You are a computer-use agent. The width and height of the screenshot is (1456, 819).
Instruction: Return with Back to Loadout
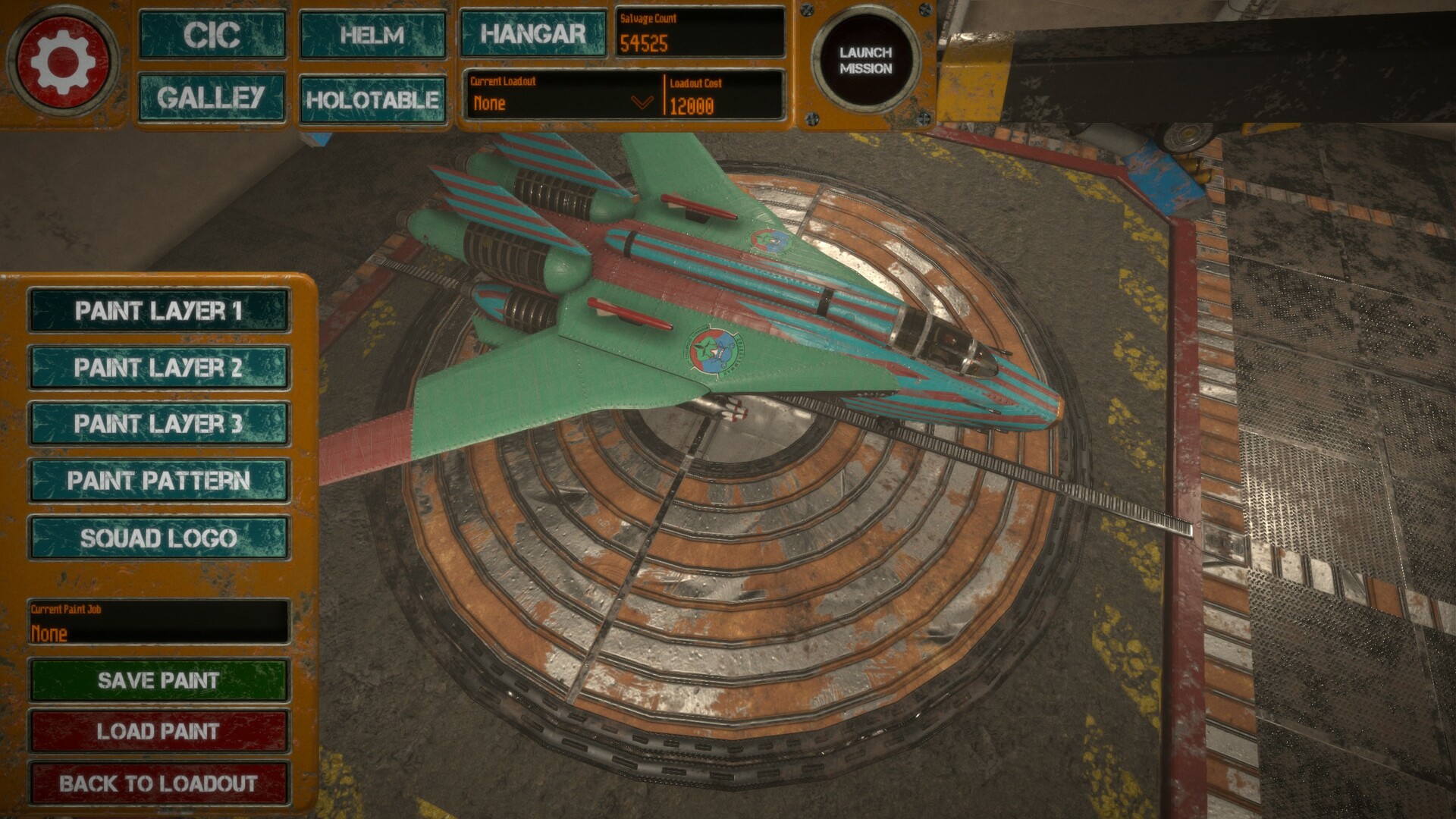click(158, 783)
